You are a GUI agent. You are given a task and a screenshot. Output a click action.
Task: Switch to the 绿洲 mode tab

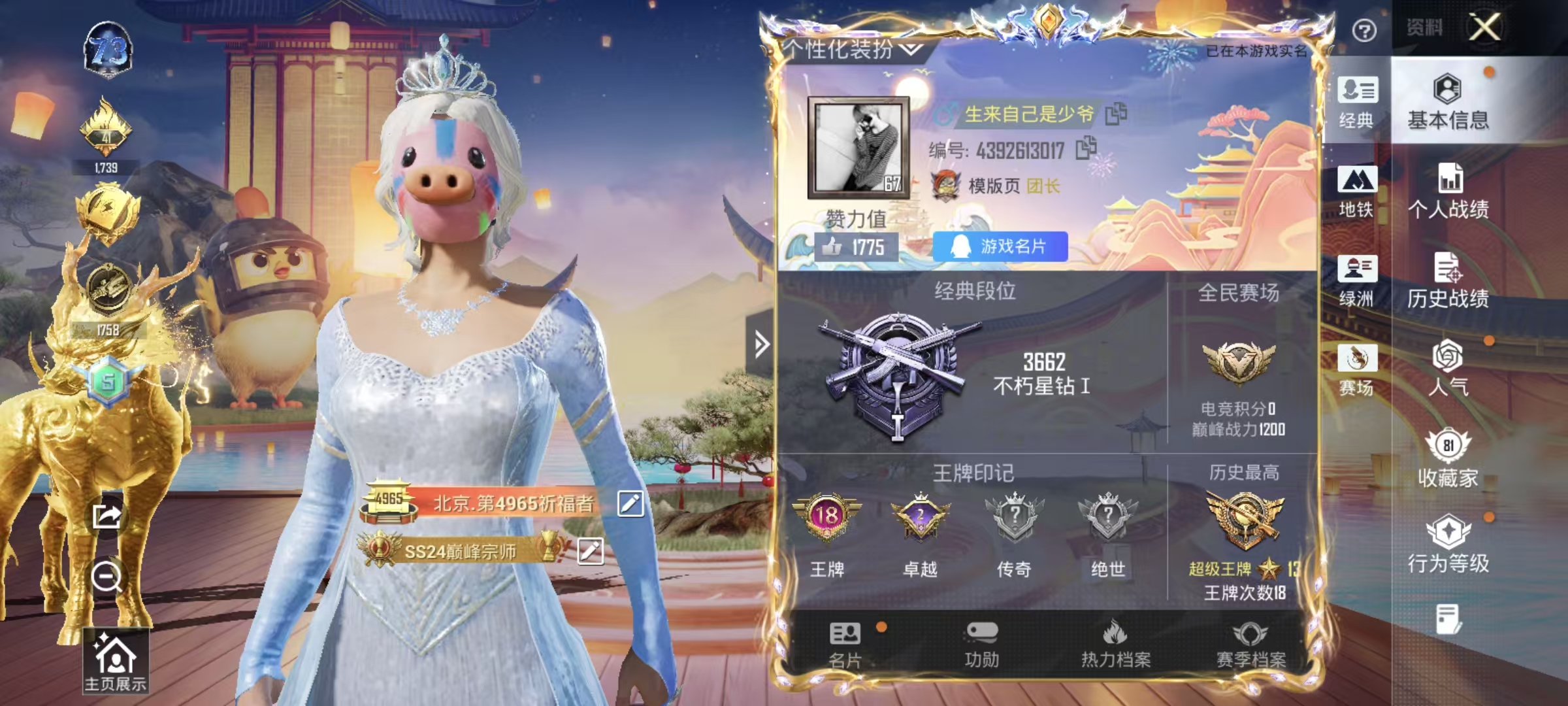click(x=1357, y=280)
